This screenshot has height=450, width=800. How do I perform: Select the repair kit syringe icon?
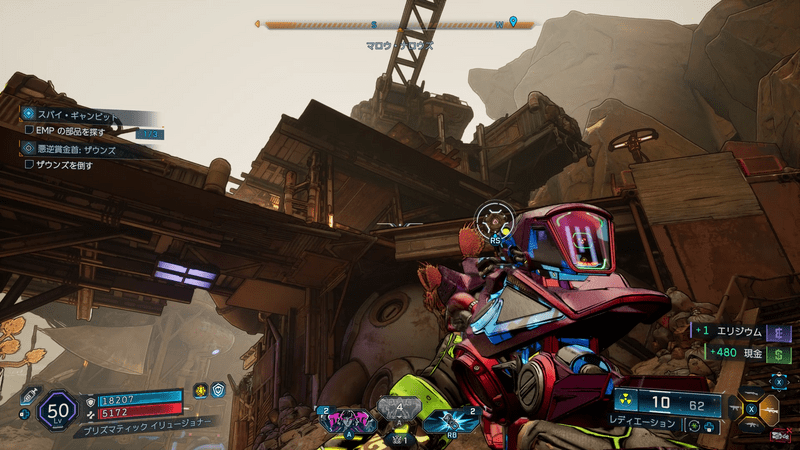click(29, 396)
